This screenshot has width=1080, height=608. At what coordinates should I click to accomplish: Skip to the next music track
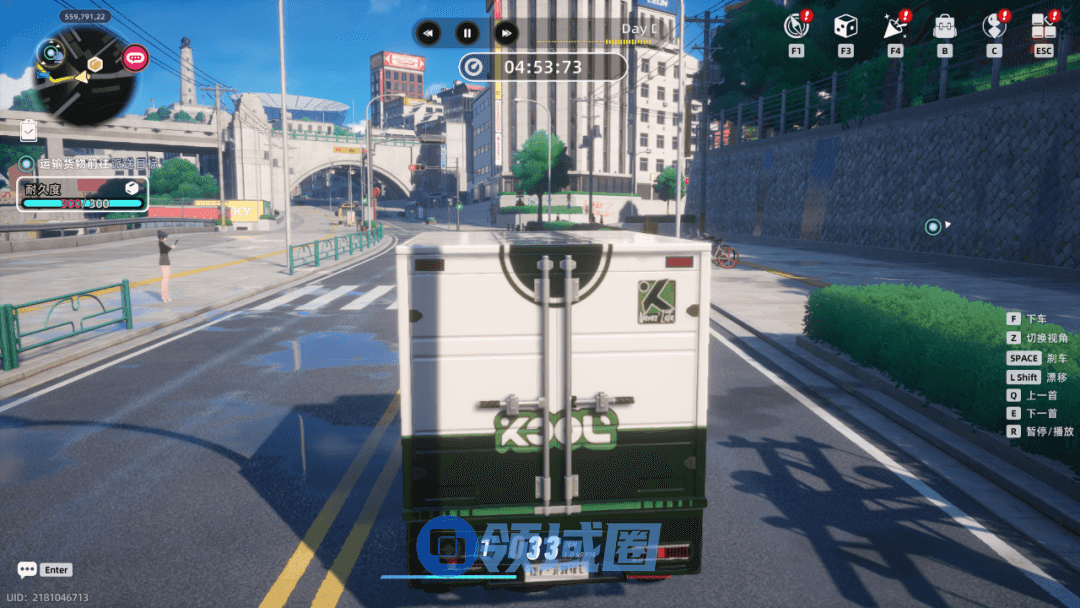point(506,32)
